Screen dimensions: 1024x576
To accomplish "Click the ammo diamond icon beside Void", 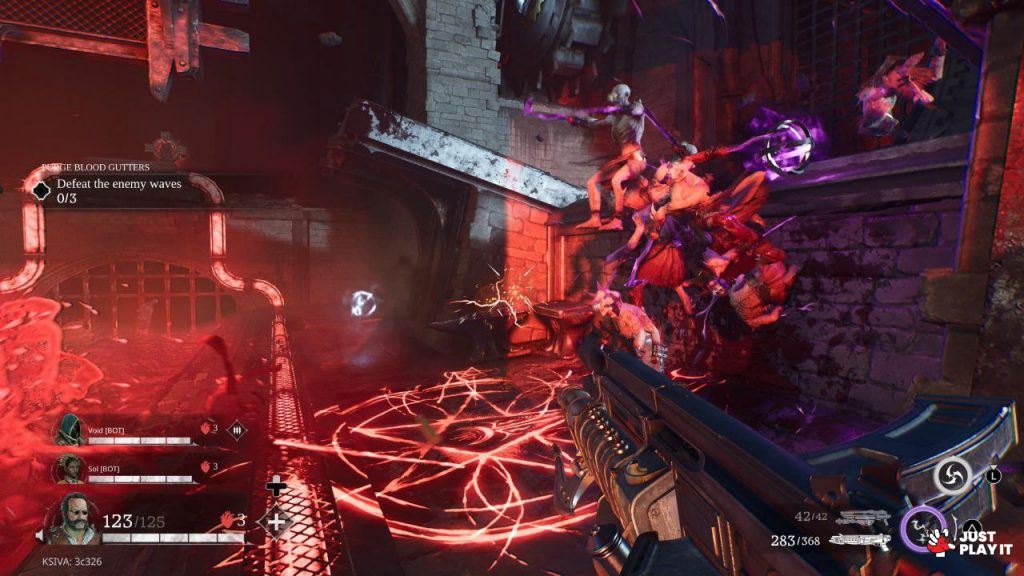I will (237, 430).
